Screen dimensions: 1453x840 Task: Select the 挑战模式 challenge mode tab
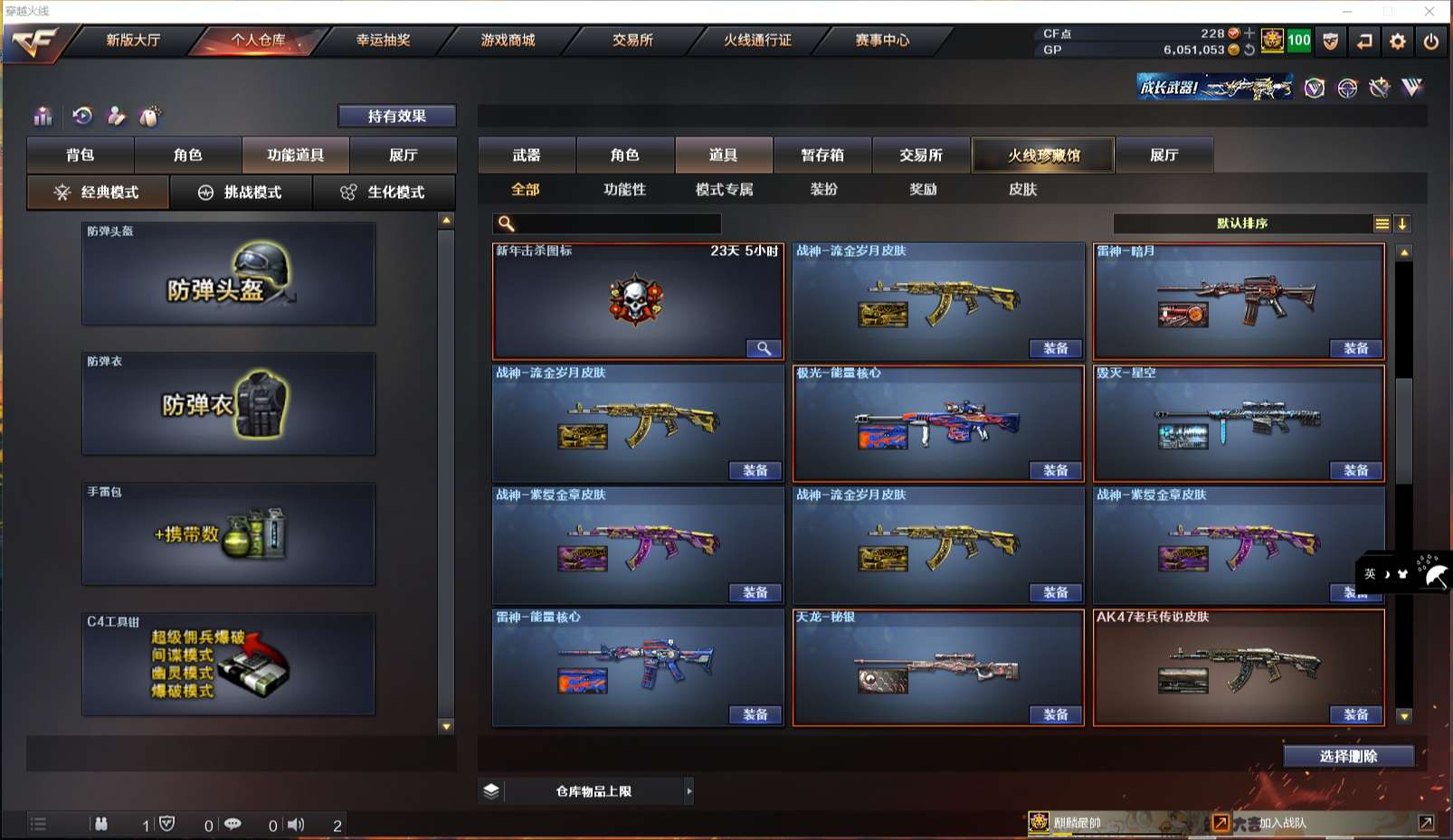point(241,193)
